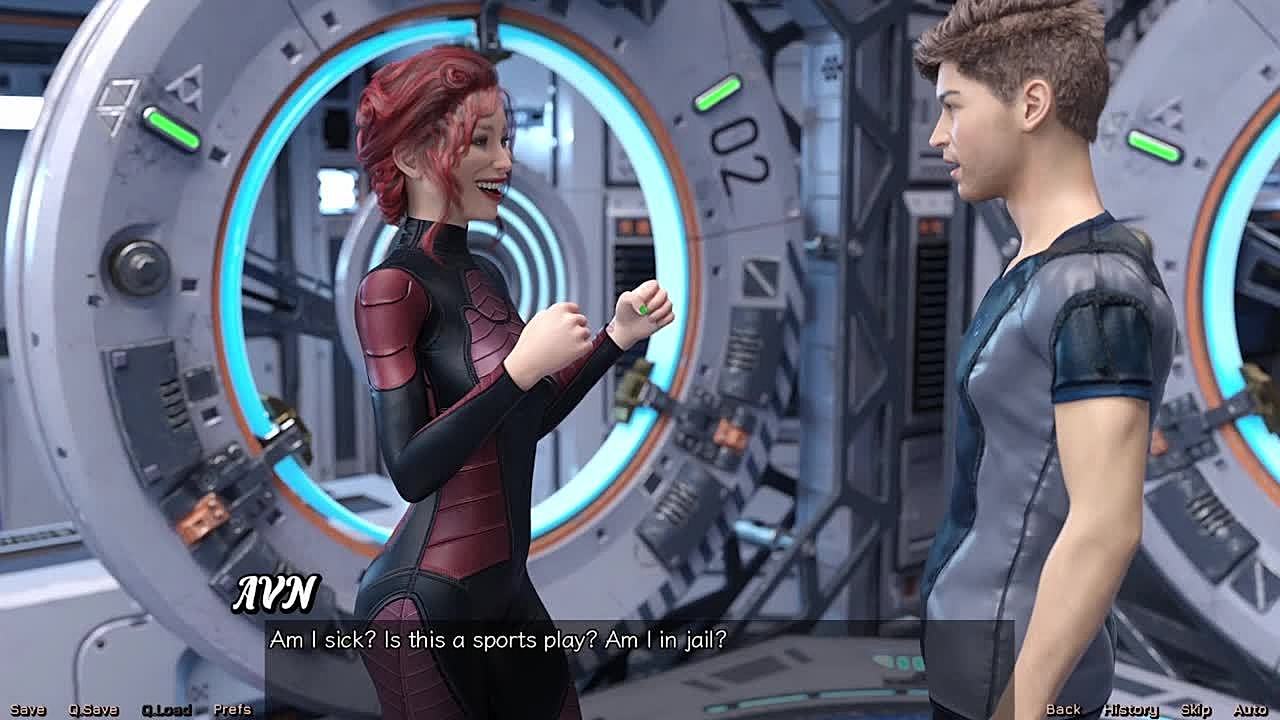Viewport: 1280px width, 720px height.
Task: Activate Skip to fast-forward dialogue
Action: [1196, 710]
